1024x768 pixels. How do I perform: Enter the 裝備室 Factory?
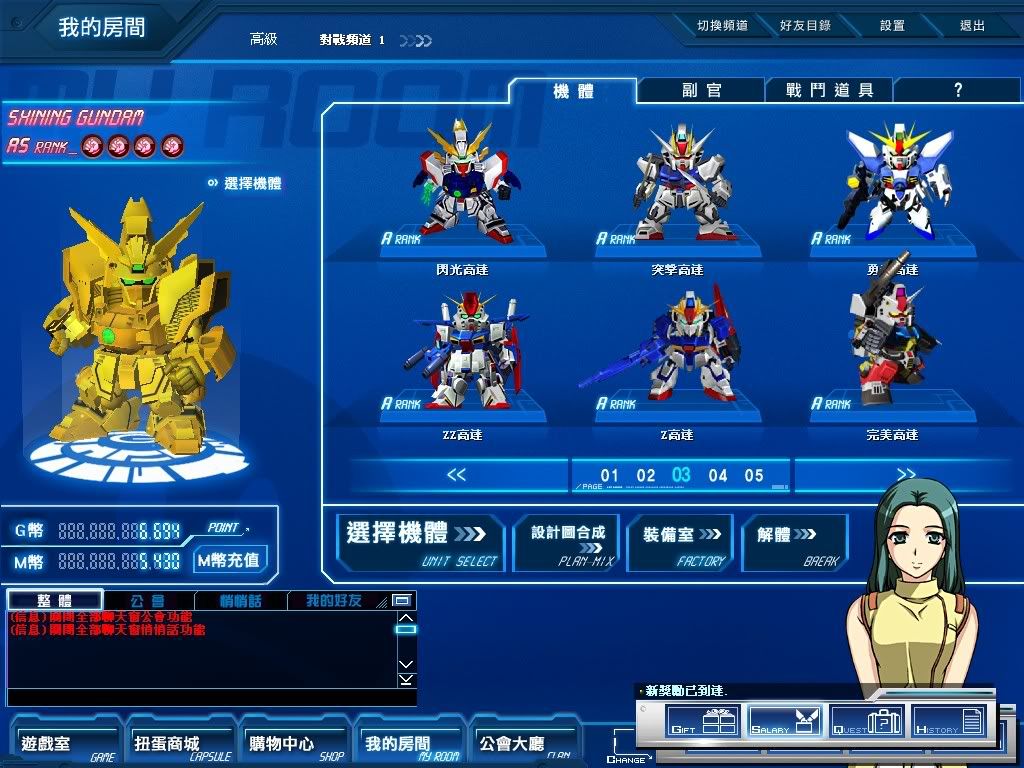681,543
